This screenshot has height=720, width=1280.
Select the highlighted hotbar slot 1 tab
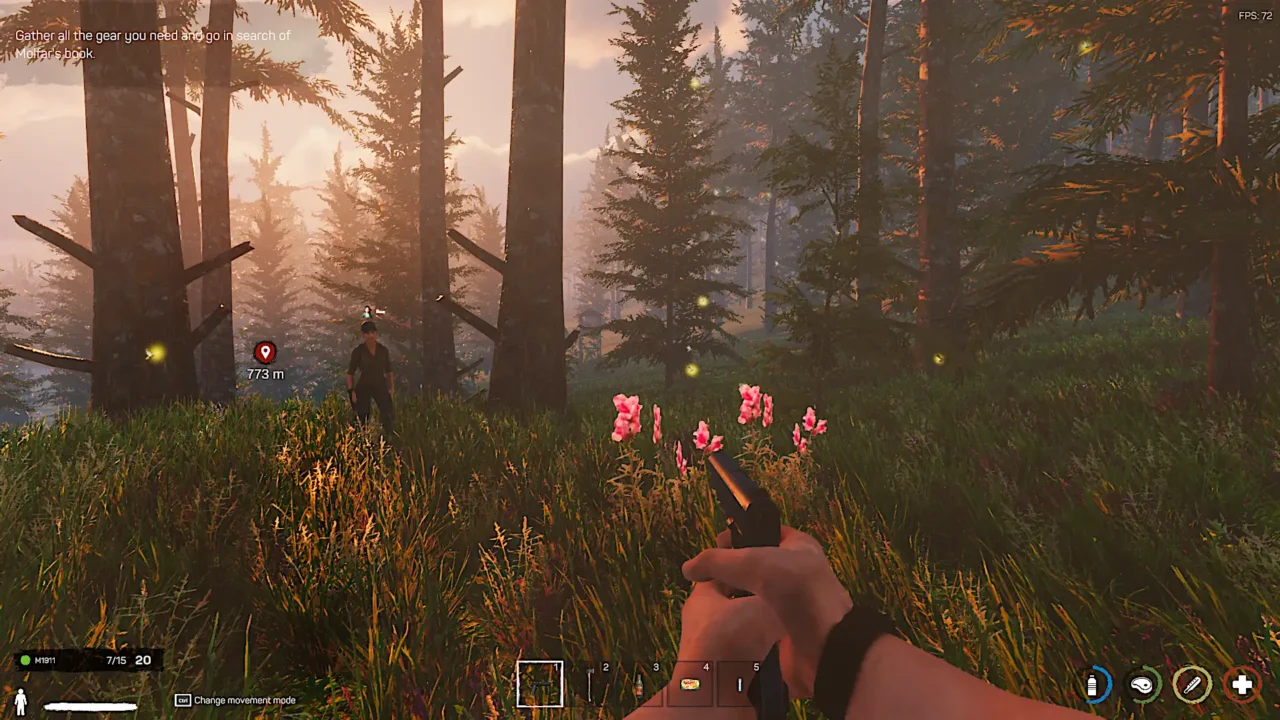tap(540, 684)
